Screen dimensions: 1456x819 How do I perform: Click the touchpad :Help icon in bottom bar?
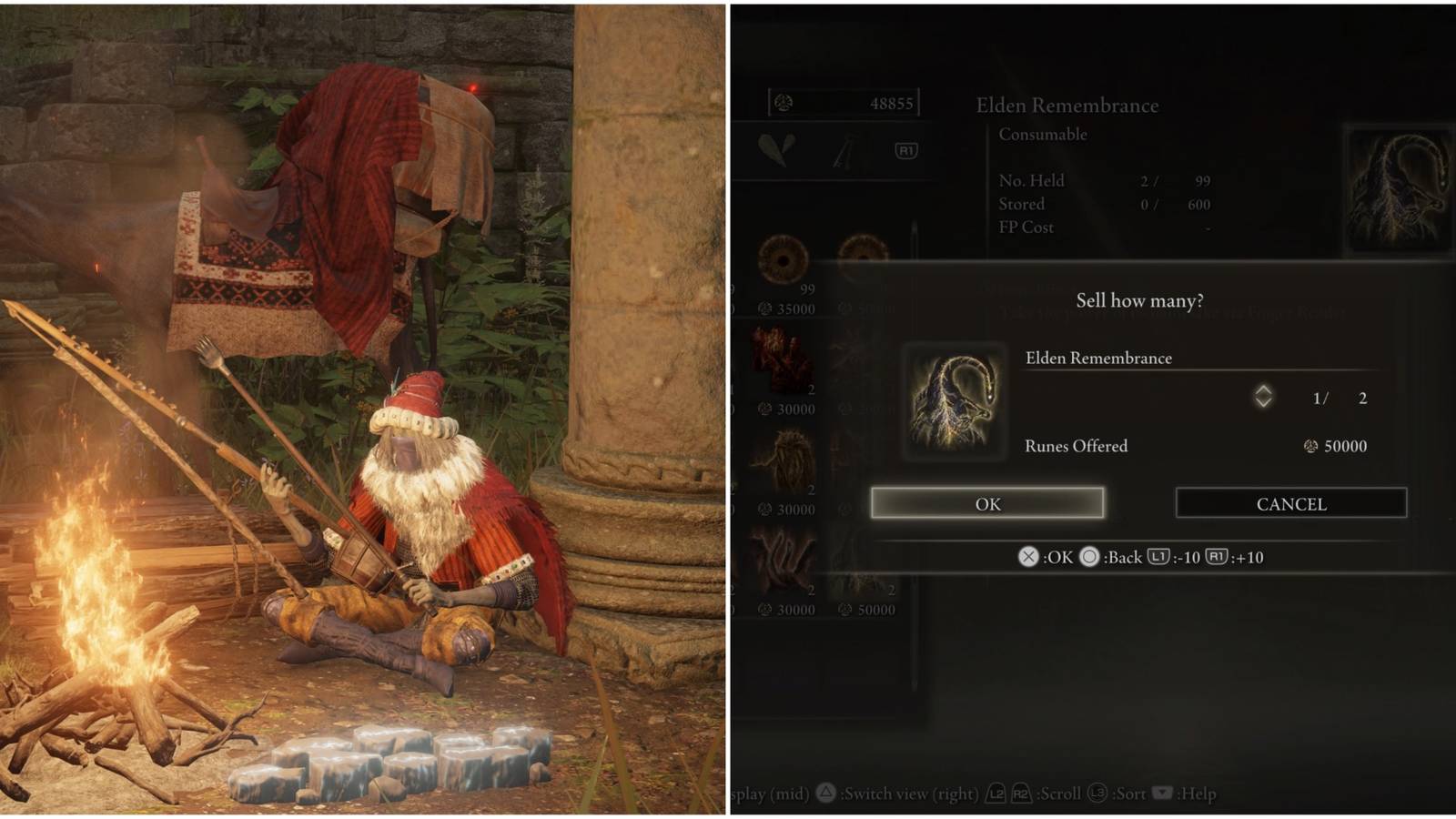1162,793
